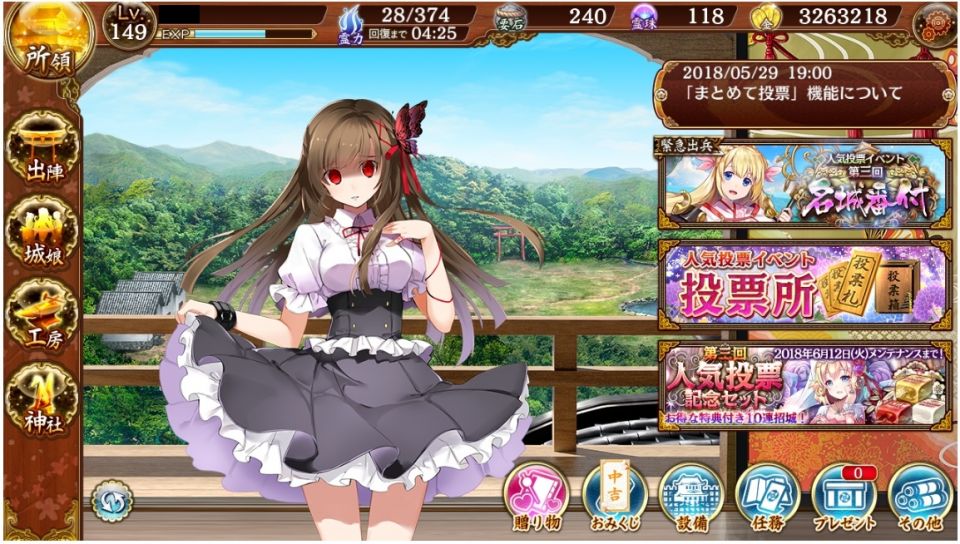Open the 城娘 castle girls menu

click(x=42, y=233)
